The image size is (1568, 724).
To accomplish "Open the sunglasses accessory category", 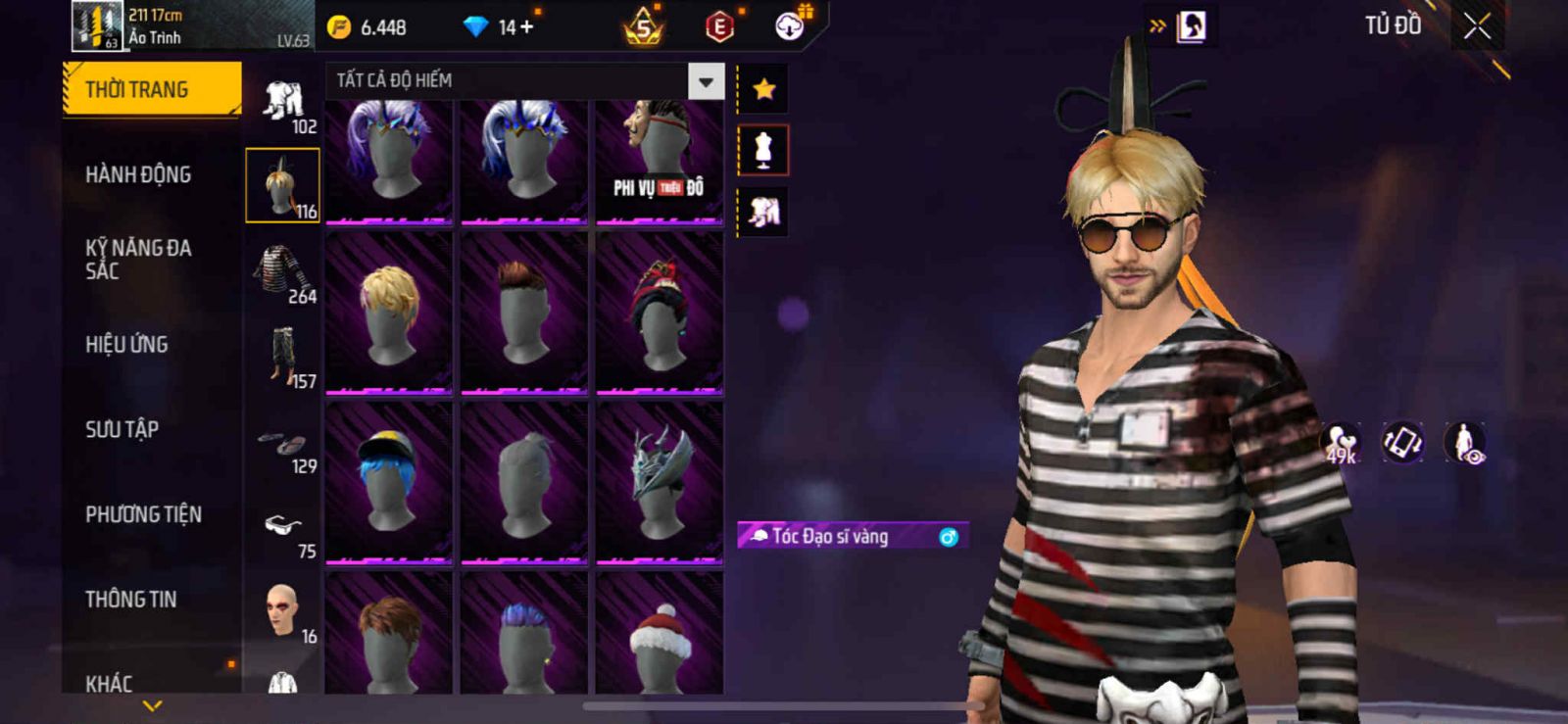I will pos(282,529).
